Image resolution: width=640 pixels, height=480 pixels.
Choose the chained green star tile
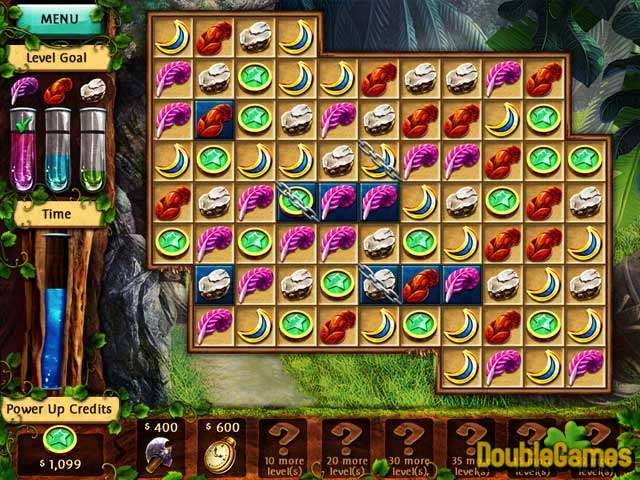point(295,201)
